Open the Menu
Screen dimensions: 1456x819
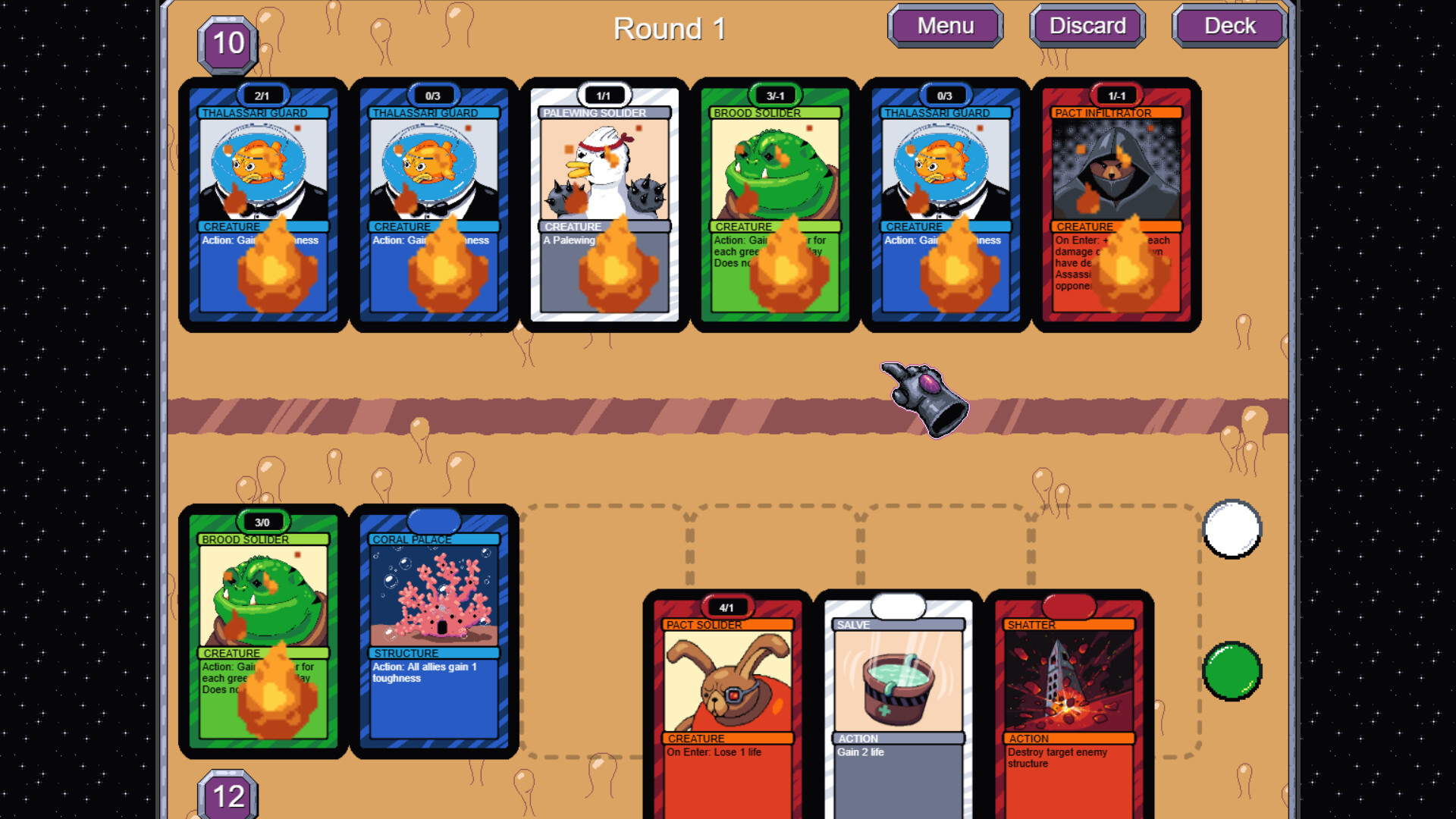(x=945, y=25)
